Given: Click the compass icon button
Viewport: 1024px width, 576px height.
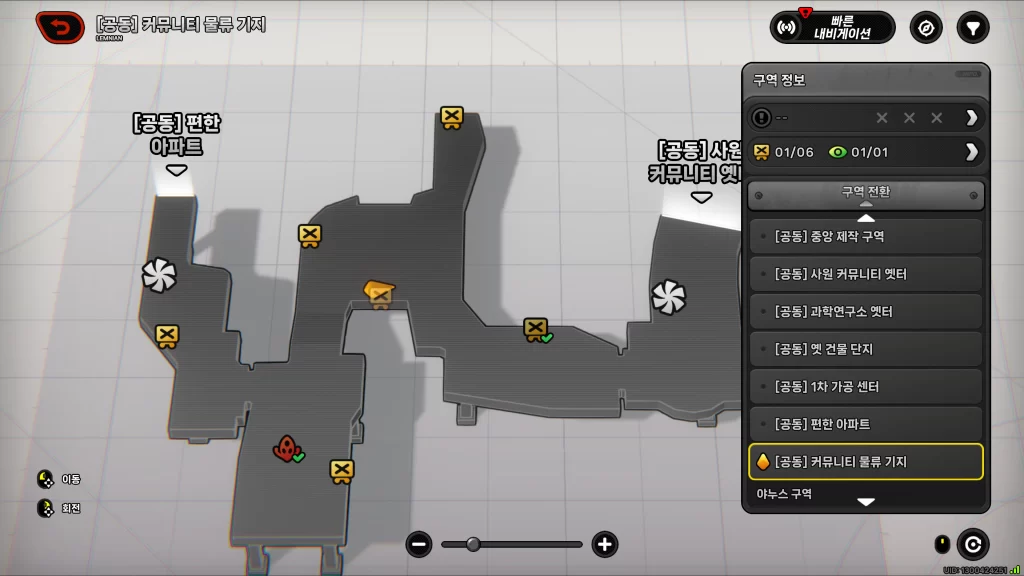Looking at the screenshot, I should pyautogui.click(x=926, y=27).
